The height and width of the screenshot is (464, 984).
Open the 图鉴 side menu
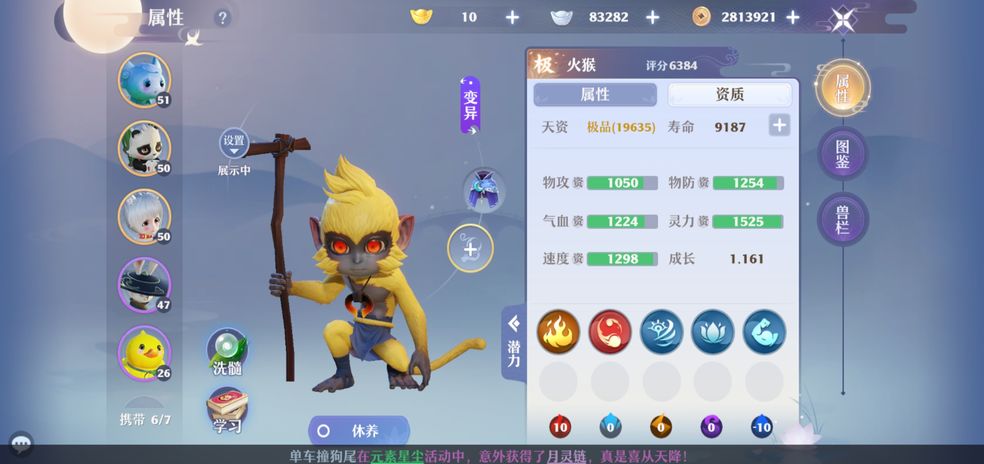842,153
